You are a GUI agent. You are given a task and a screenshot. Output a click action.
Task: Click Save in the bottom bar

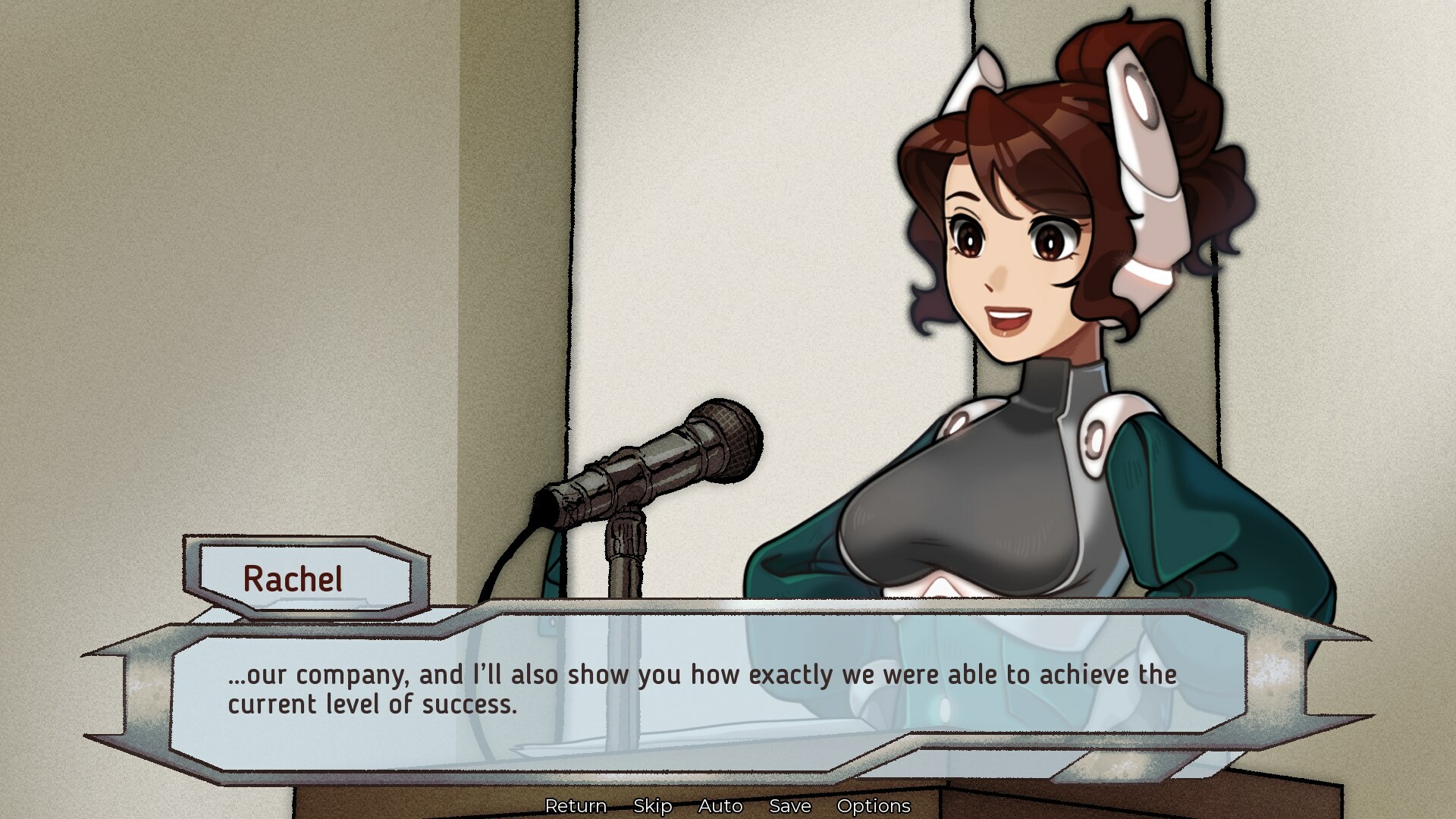[789, 806]
